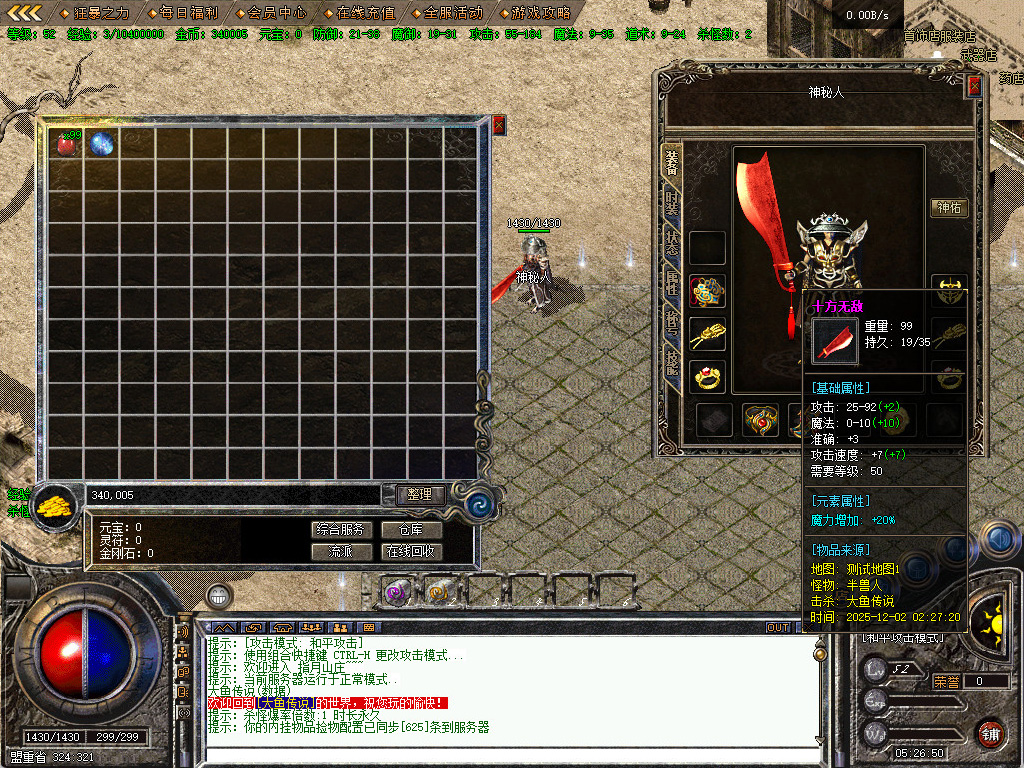Click the 流派 school button

[x=342, y=551]
